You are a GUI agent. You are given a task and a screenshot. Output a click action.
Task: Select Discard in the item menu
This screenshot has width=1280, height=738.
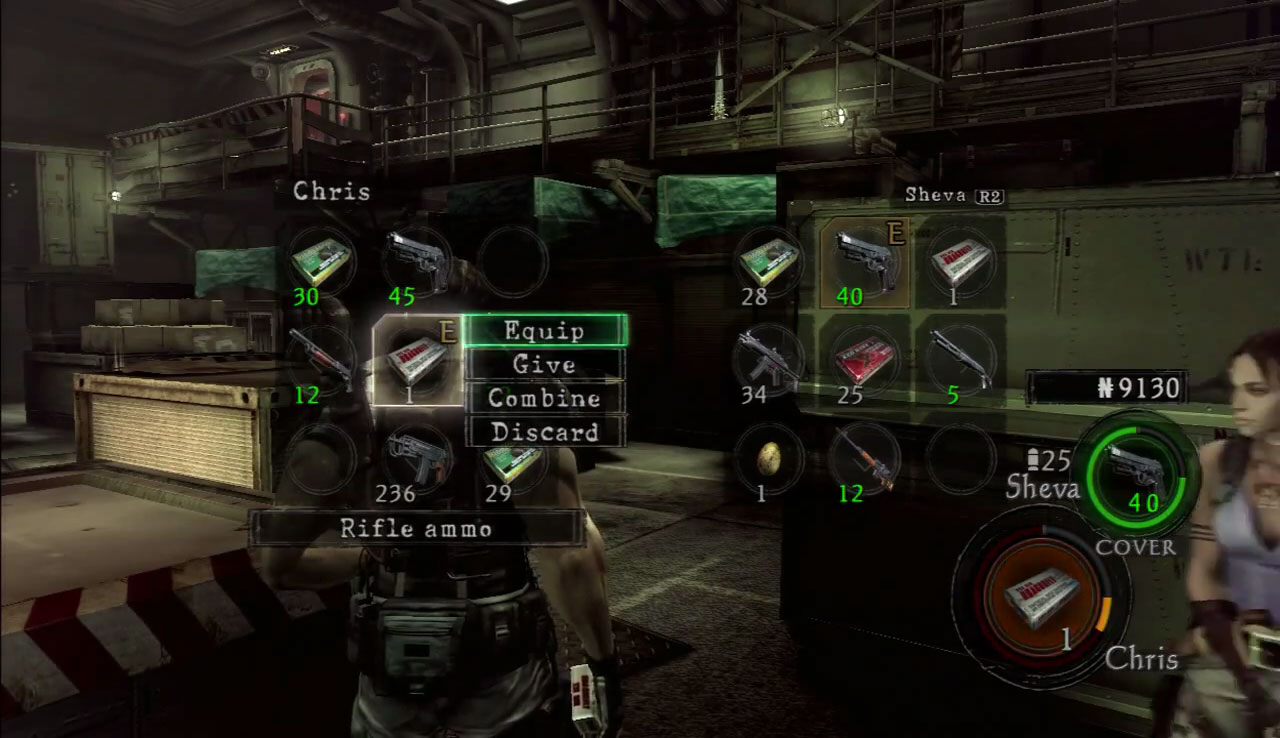point(545,432)
